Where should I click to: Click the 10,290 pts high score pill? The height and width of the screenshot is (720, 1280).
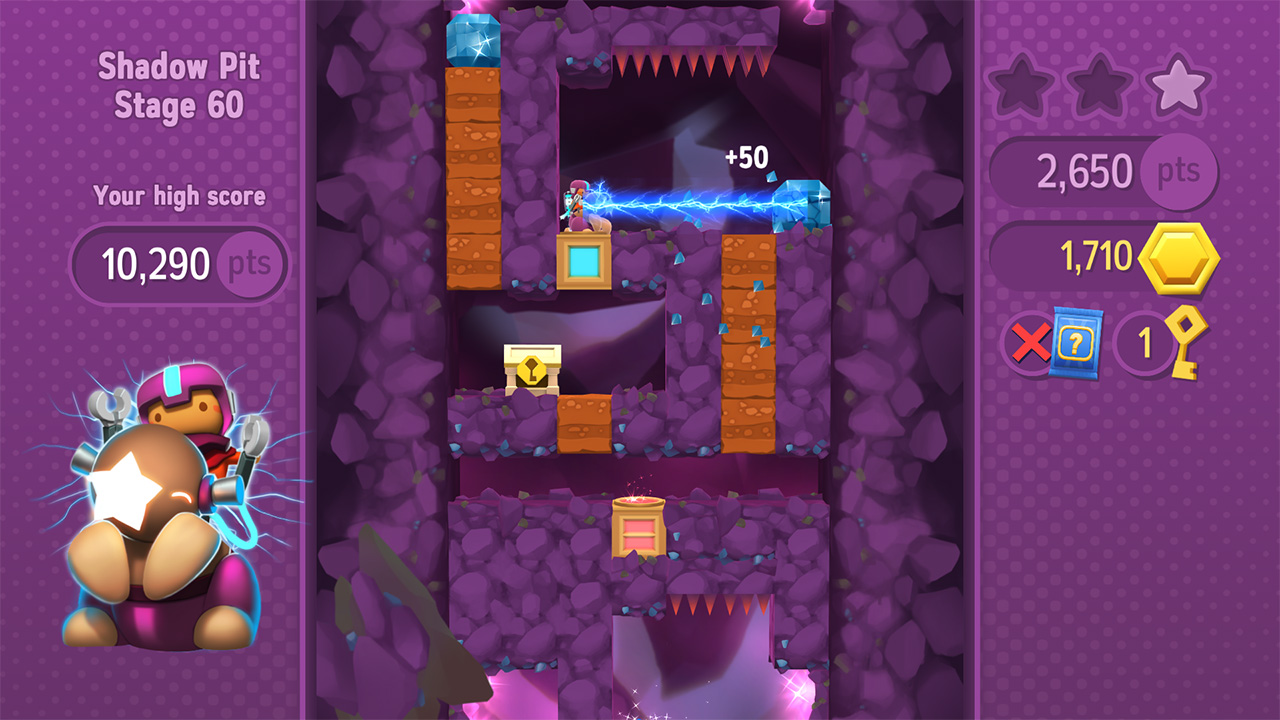click(178, 263)
